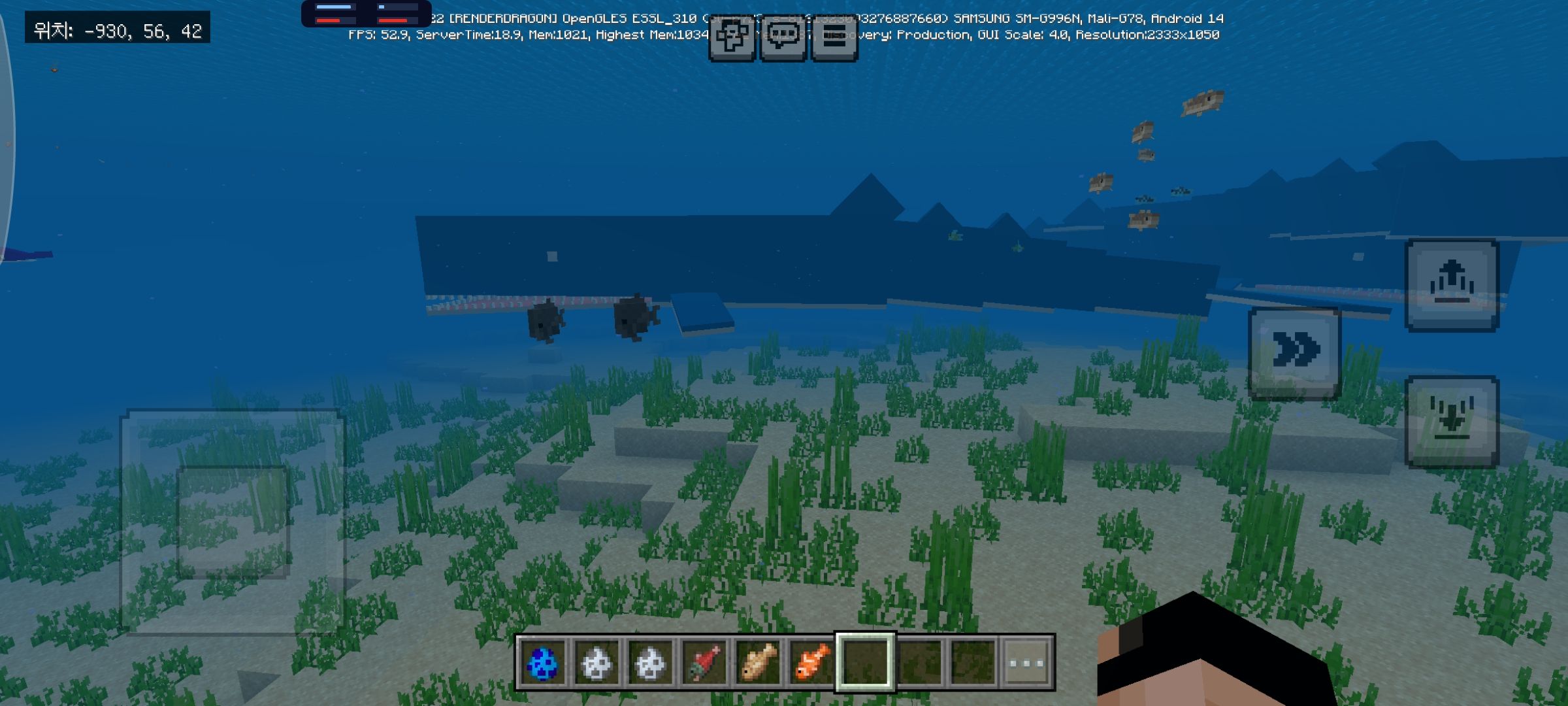Open the pause menu hamburger button
The height and width of the screenshot is (706, 1568).
834,37
